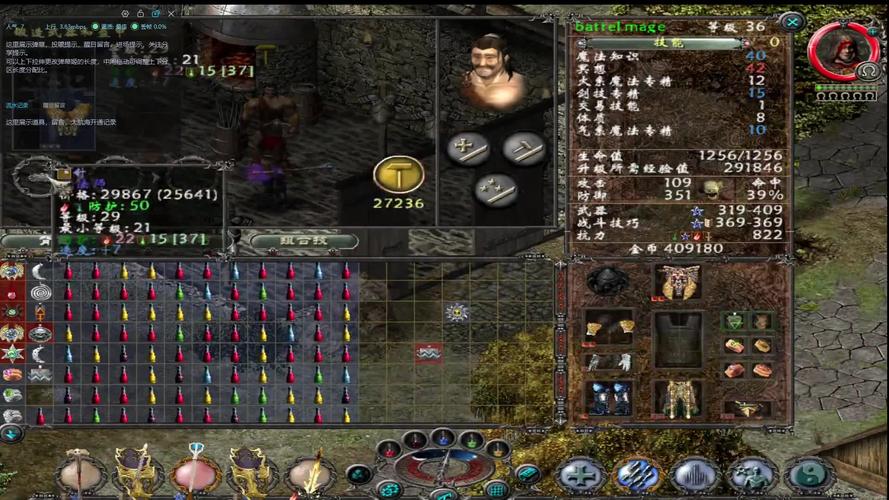Select the equipped blue boots slot

[x=608, y=397]
